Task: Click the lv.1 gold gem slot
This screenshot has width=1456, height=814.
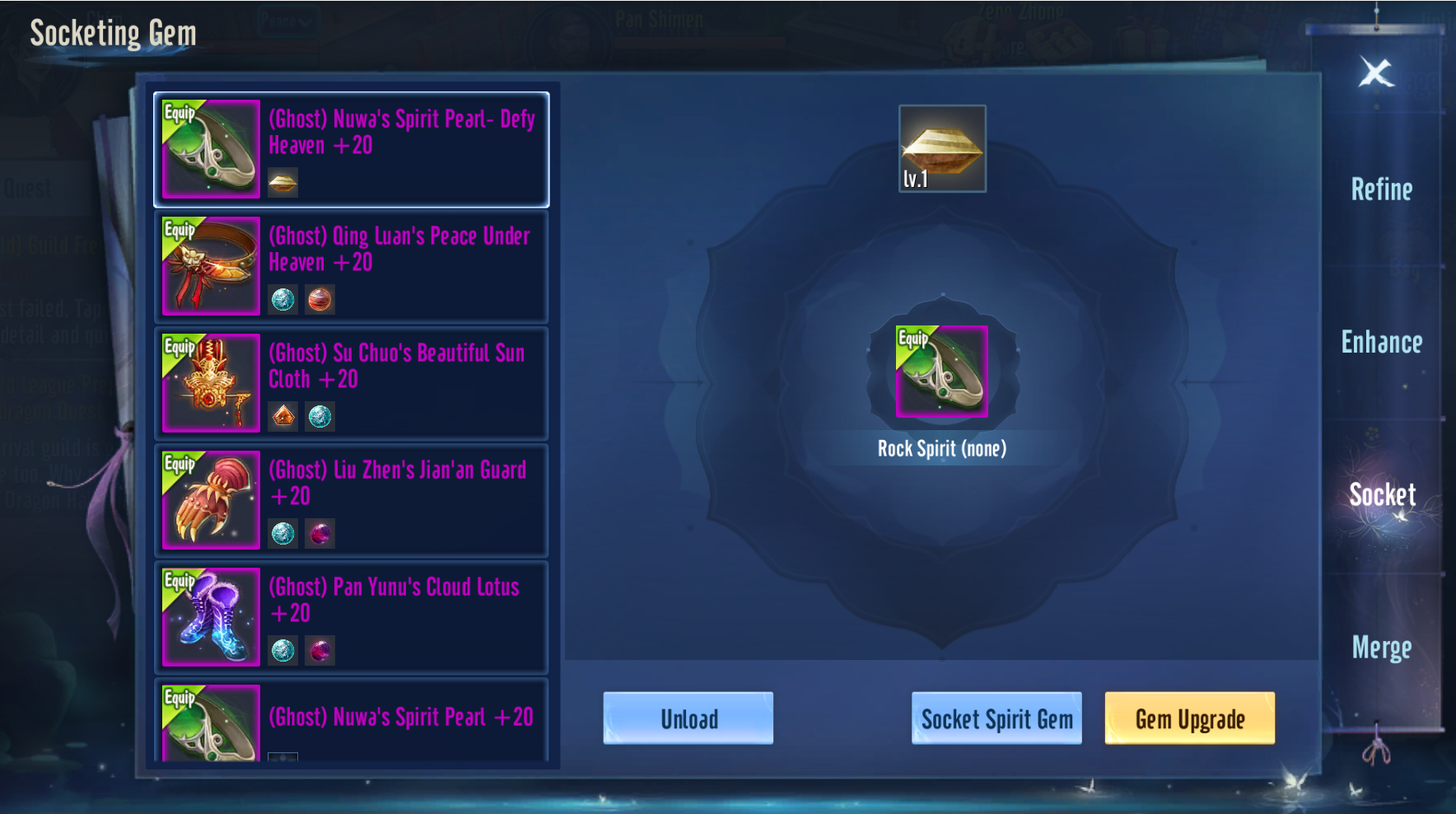Action: 942,149
